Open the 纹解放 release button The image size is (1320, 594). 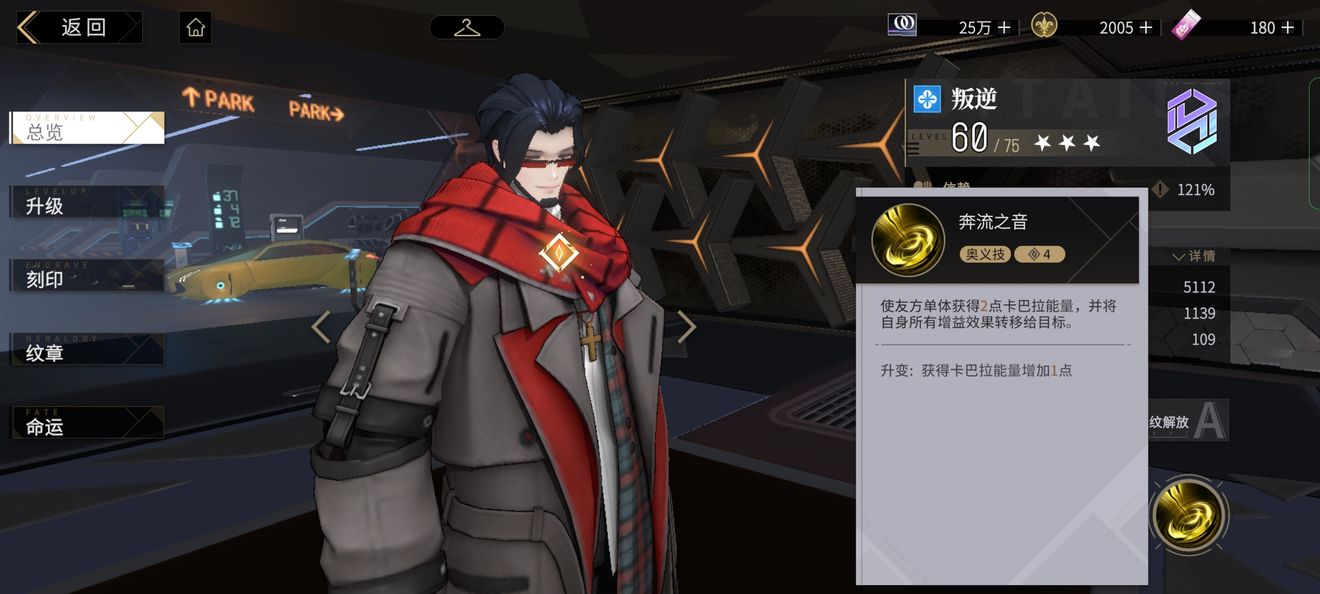[1185, 422]
